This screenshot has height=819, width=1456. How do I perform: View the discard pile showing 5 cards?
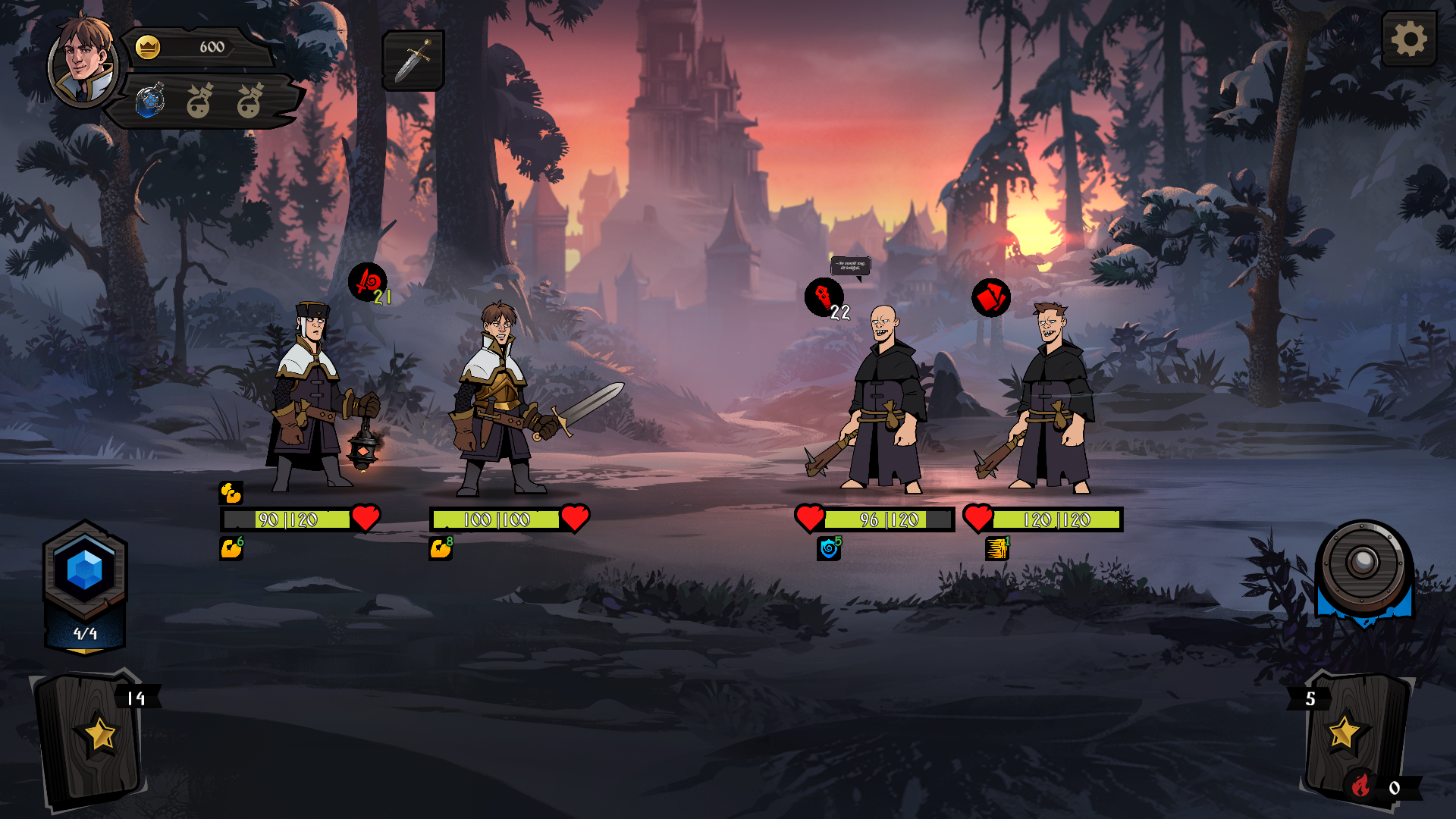[1354, 732]
